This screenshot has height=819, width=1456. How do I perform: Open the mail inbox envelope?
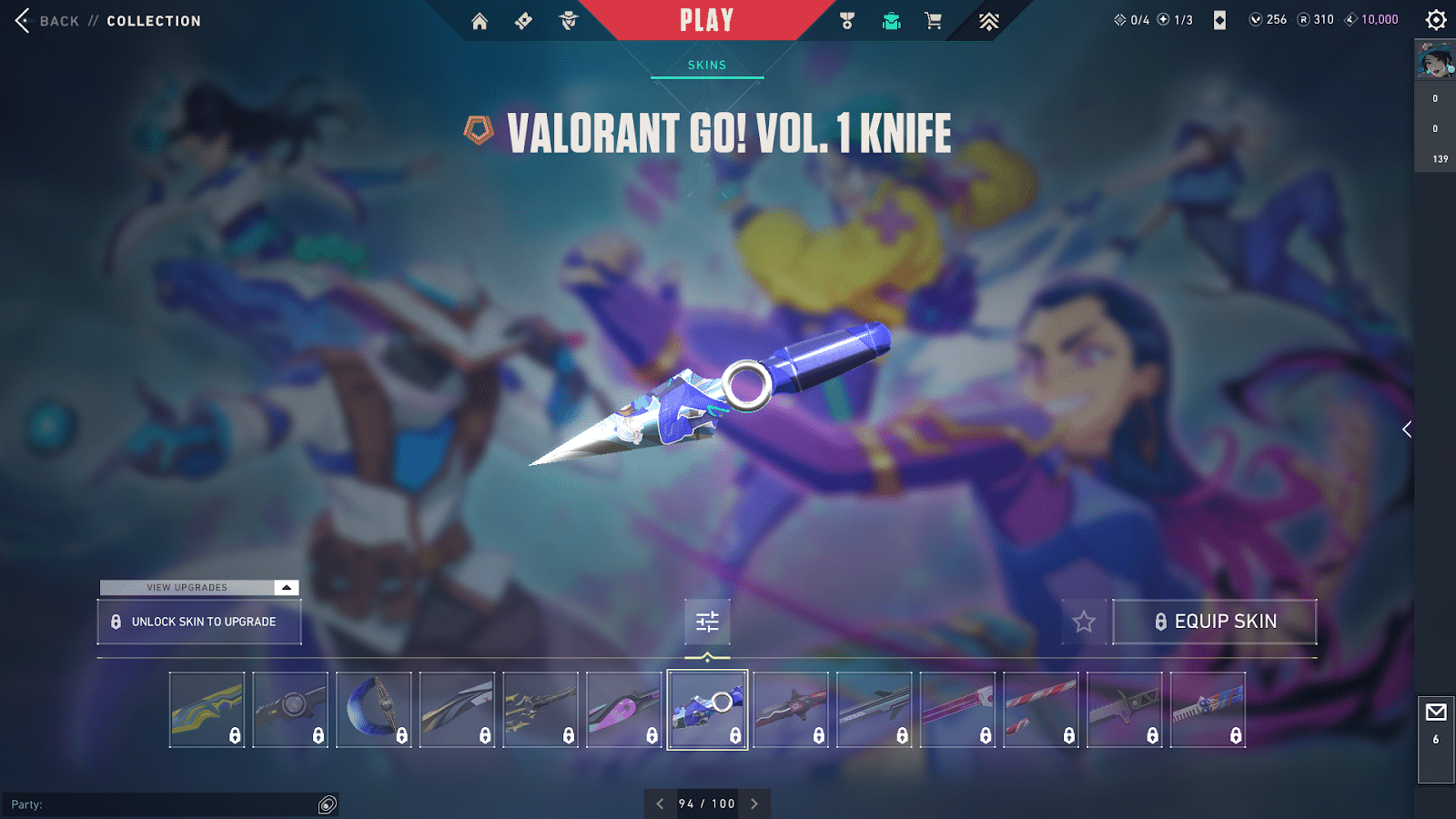(x=1436, y=713)
